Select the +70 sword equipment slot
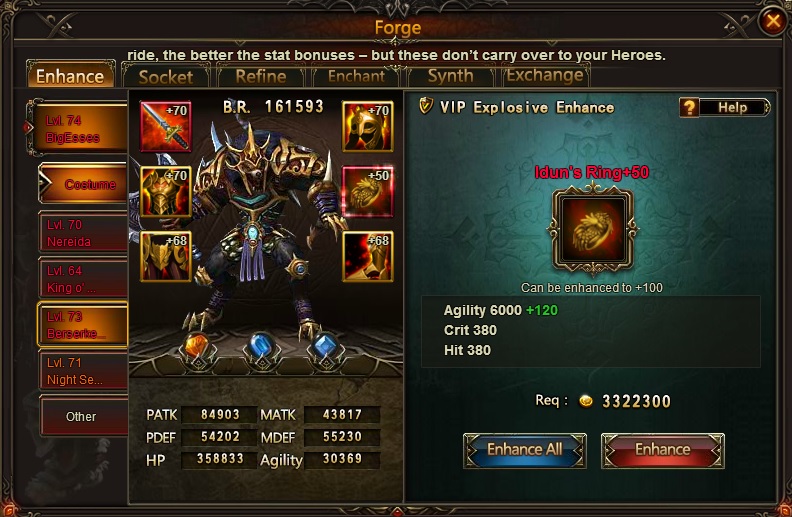Viewport: 792px width, 517px height. pos(166,127)
